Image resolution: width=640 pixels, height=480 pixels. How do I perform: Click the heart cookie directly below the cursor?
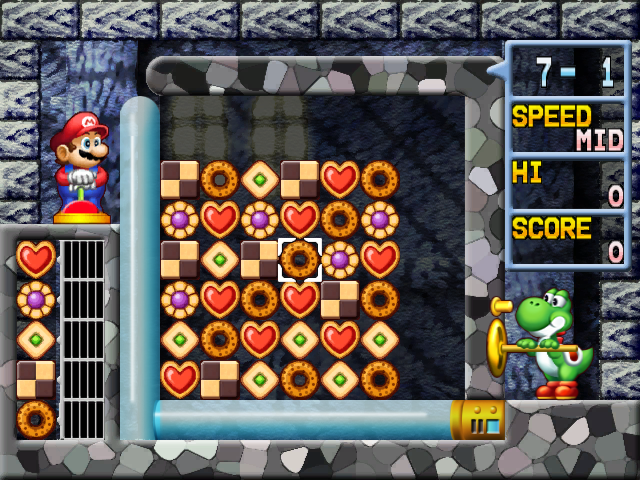click(300, 299)
